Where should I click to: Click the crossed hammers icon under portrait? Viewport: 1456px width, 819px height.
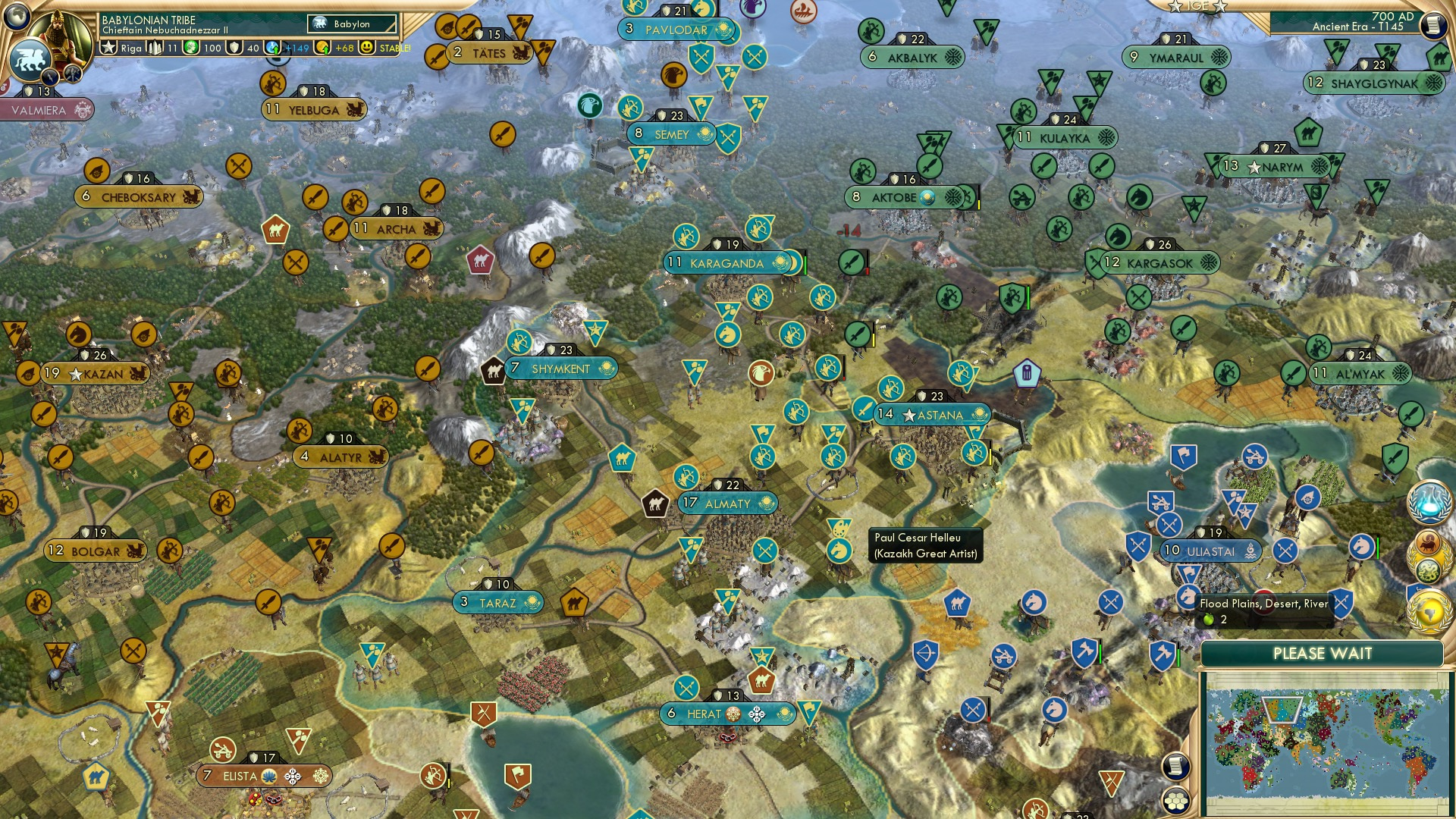pyautogui.click(x=73, y=74)
